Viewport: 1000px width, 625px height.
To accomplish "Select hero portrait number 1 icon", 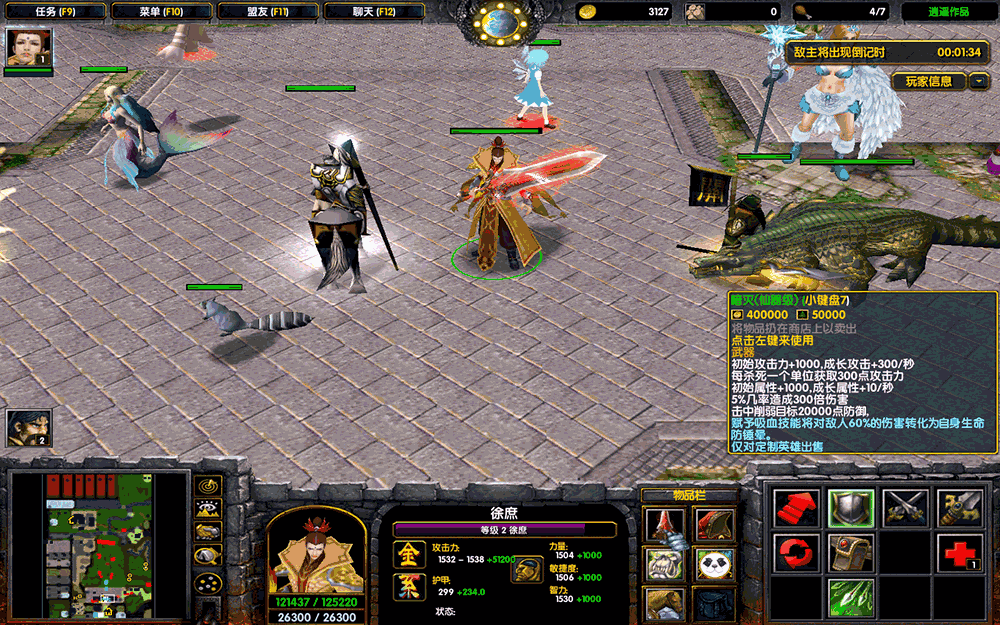I will [x=27, y=48].
